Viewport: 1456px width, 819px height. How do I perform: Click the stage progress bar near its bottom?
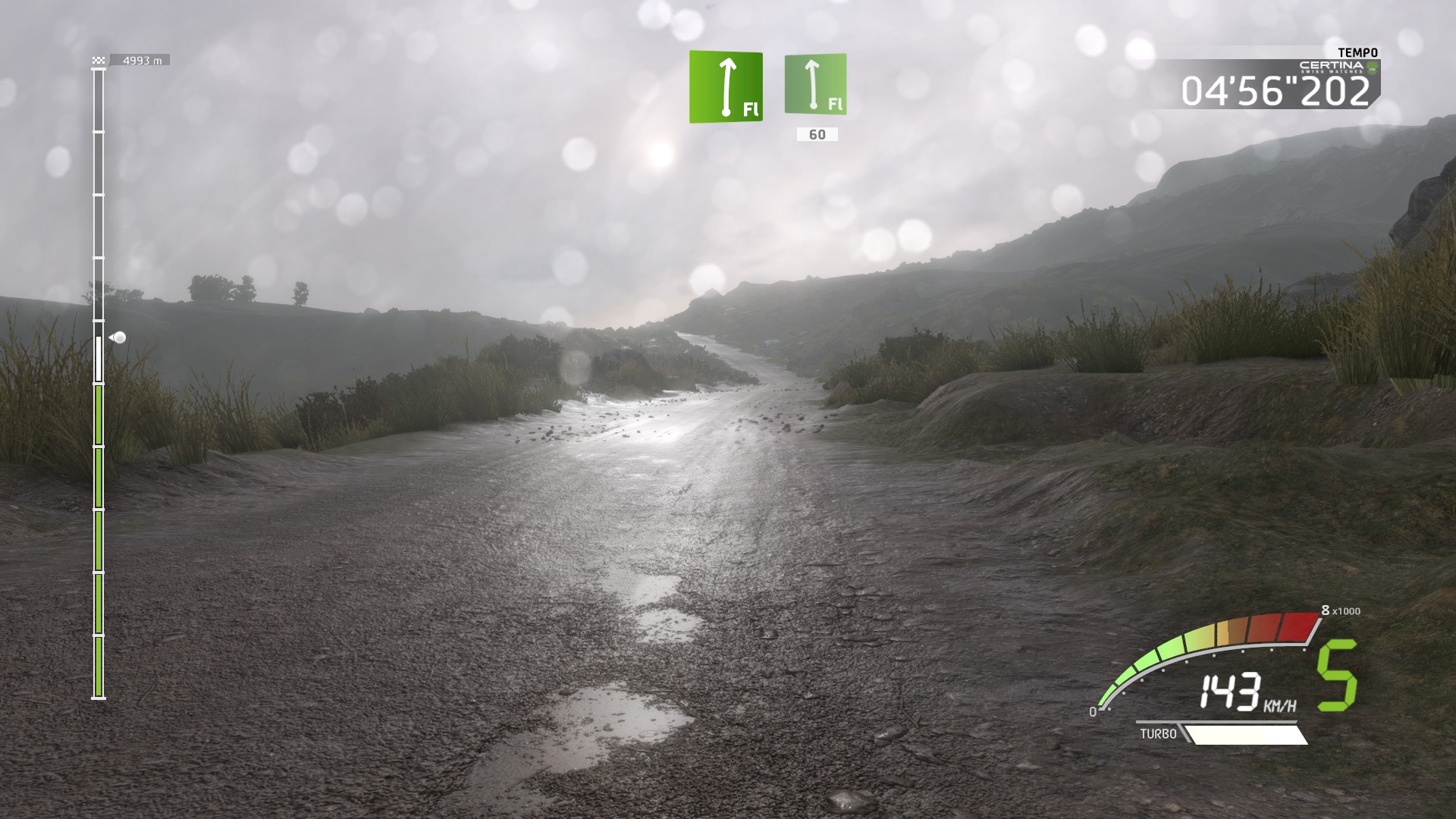97,667
